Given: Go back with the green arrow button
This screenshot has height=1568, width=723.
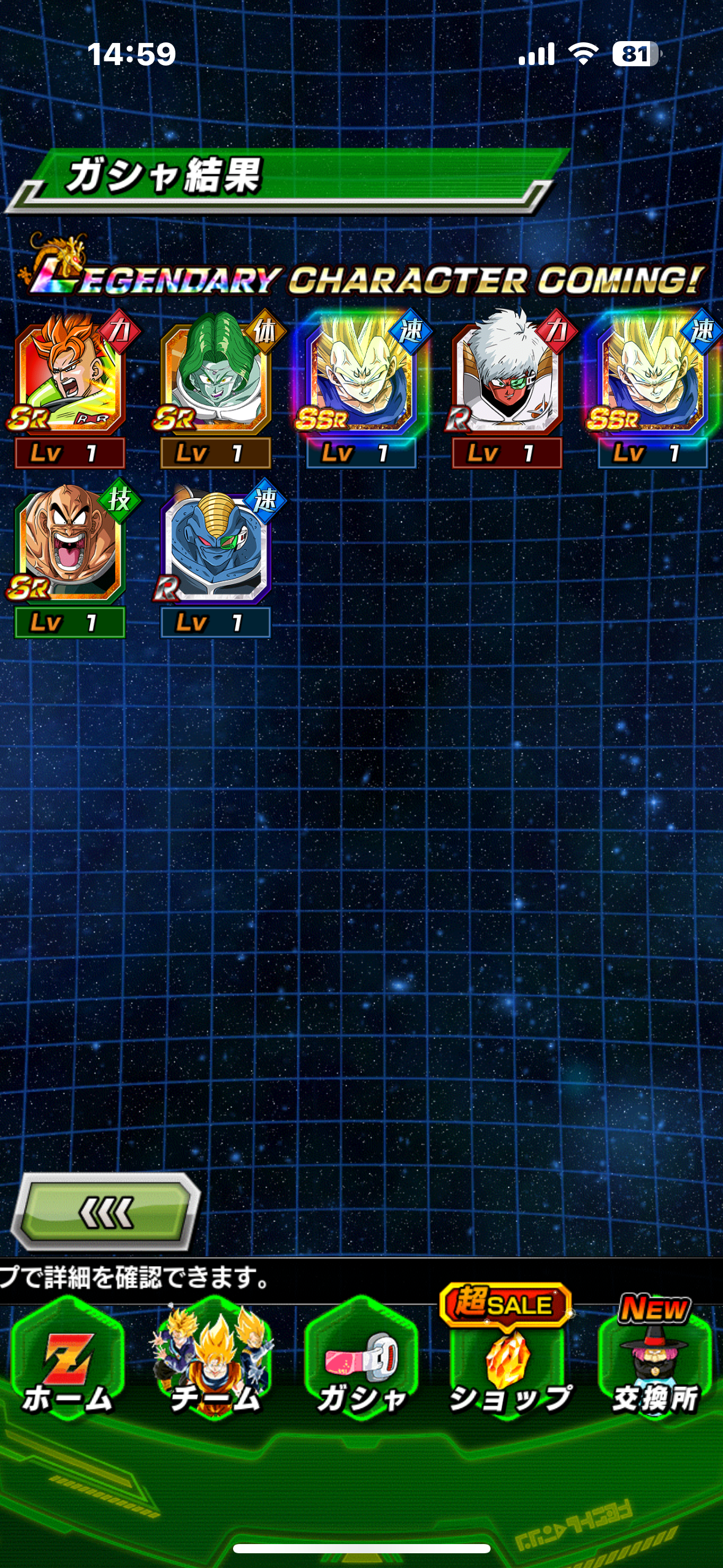Looking at the screenshot, I should pos(107,1212).
